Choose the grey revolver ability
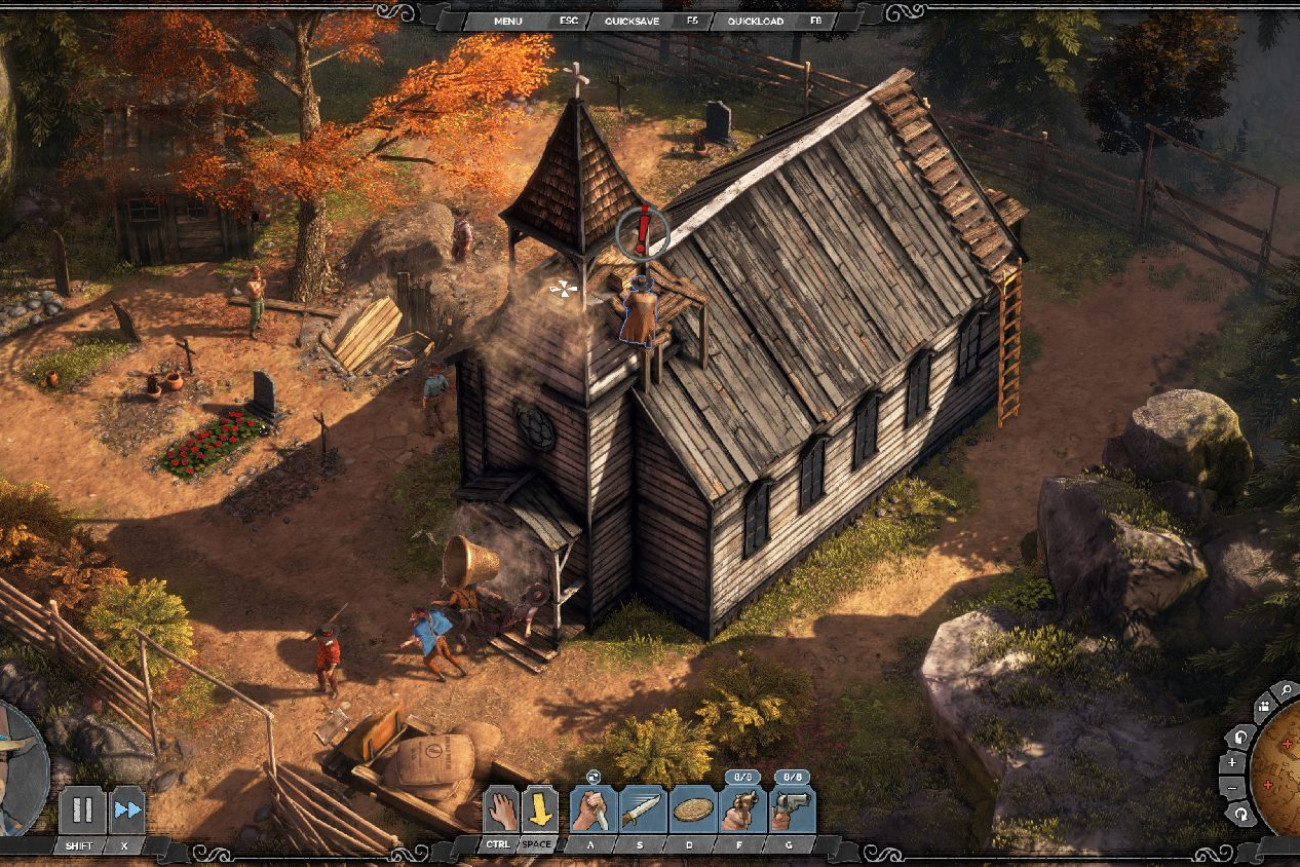The height and width of the screenshot is (867, 1300). 791,810
